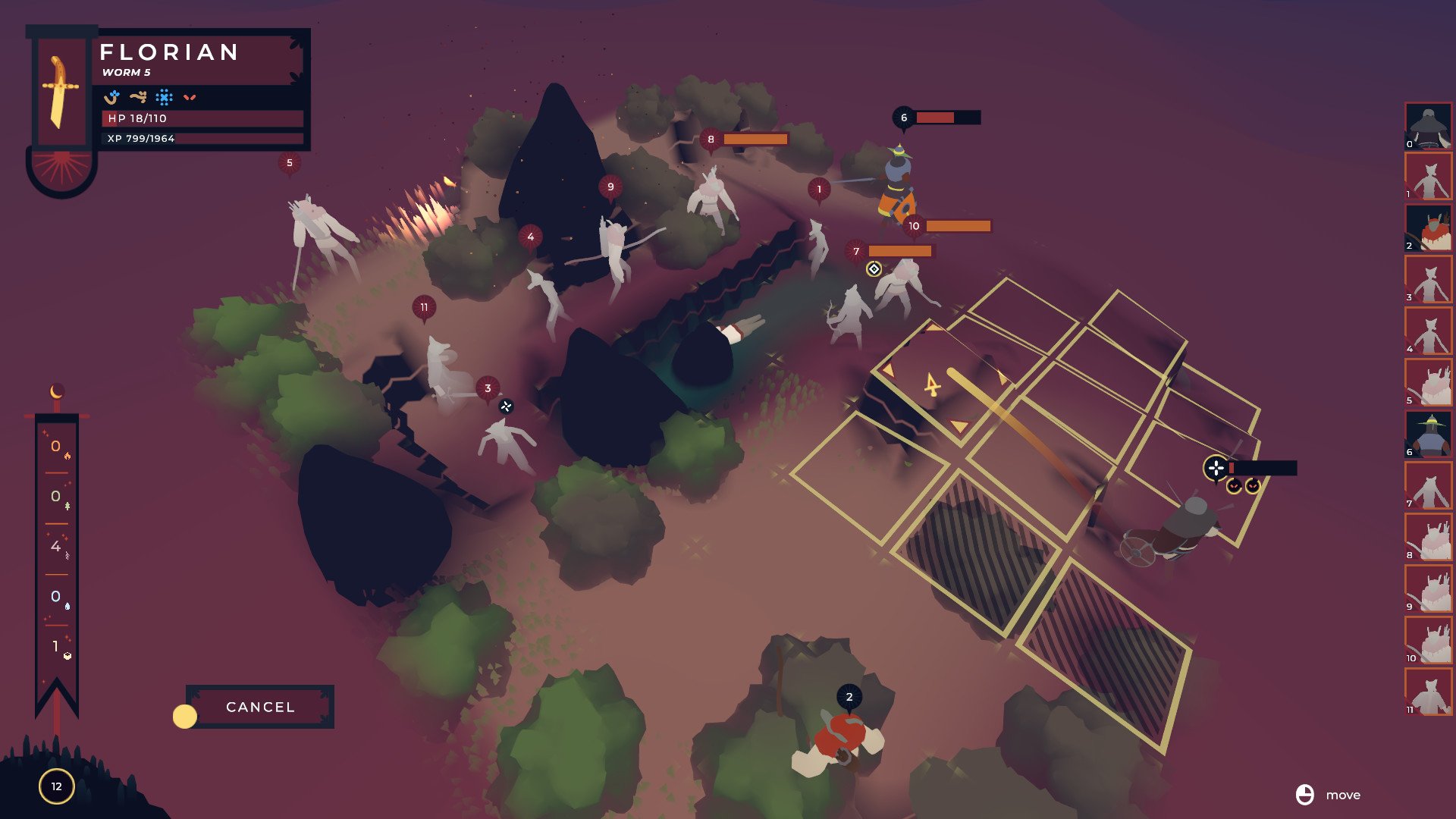Select turn order portrait number 11
Image resolution: width=1456 pixels, height=819 pixels.
tap(1429, 692)
